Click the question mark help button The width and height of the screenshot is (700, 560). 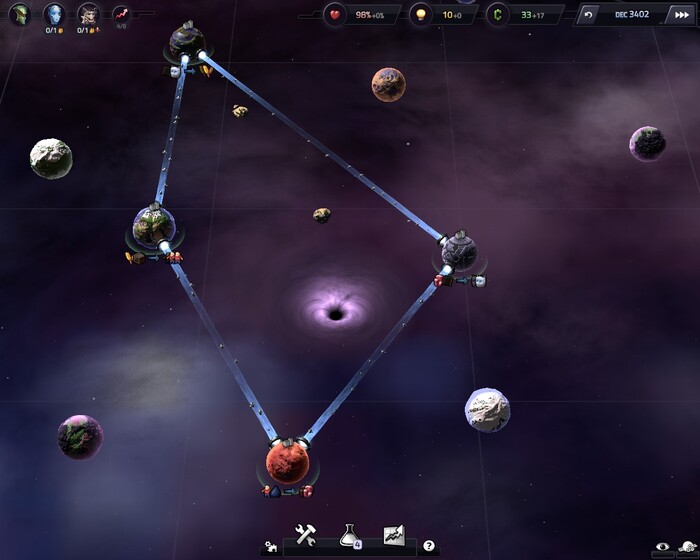click(x=429, y=546)
